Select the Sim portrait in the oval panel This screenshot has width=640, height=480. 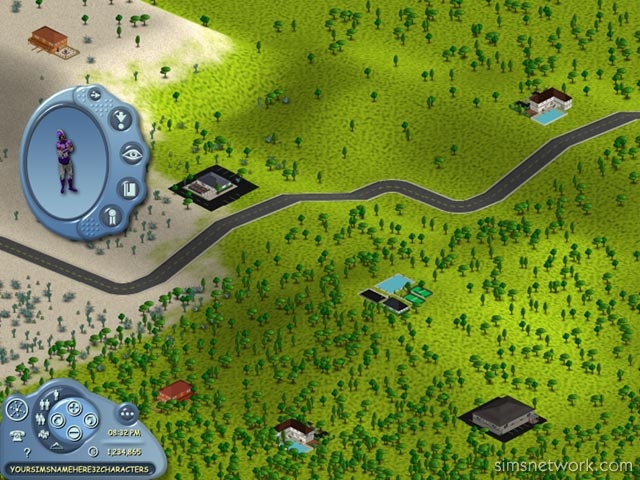click(x=66, y=160)
